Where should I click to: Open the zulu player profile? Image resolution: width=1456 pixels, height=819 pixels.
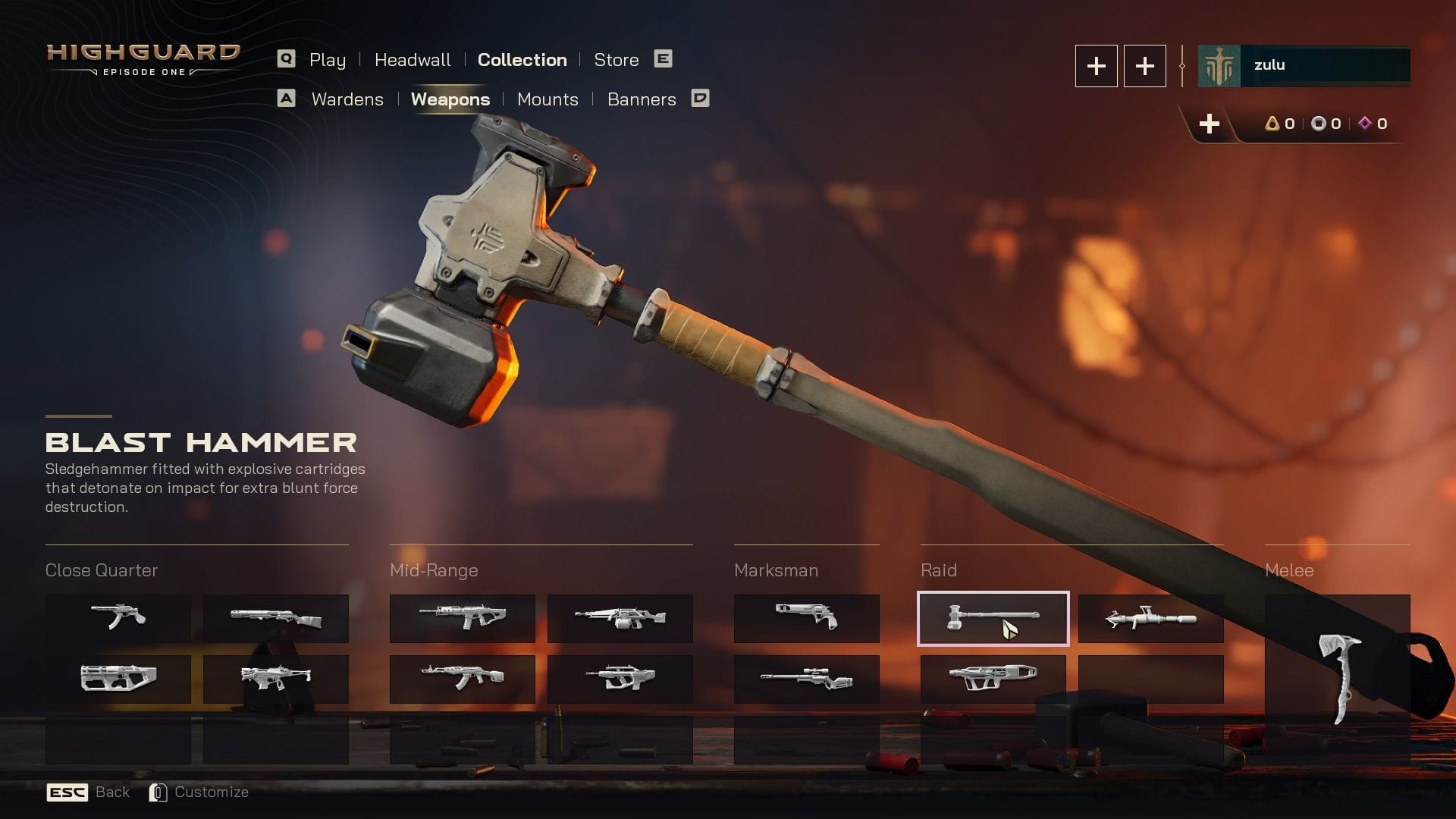pyautogui.click(x=1304, y=66)
